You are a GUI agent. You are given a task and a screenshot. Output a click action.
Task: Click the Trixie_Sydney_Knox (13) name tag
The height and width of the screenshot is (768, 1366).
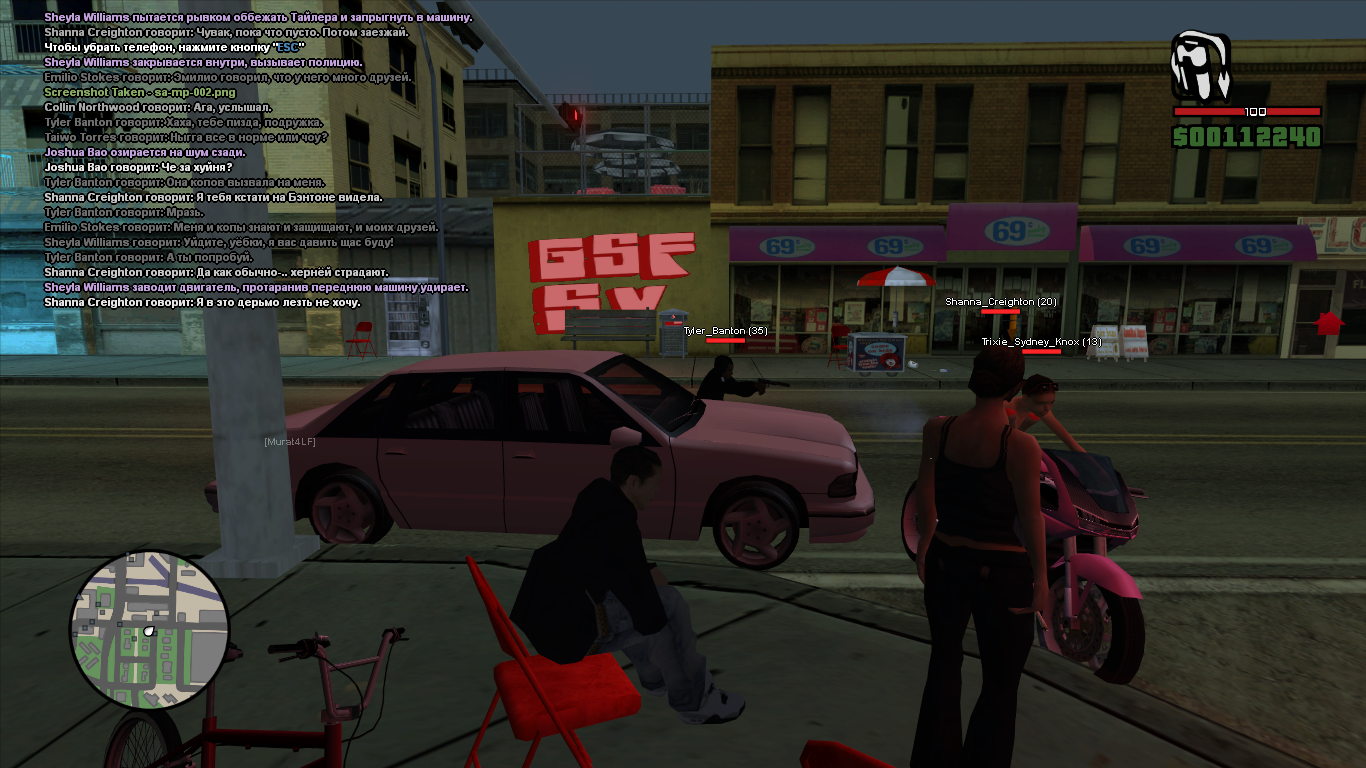[1041, 342]
